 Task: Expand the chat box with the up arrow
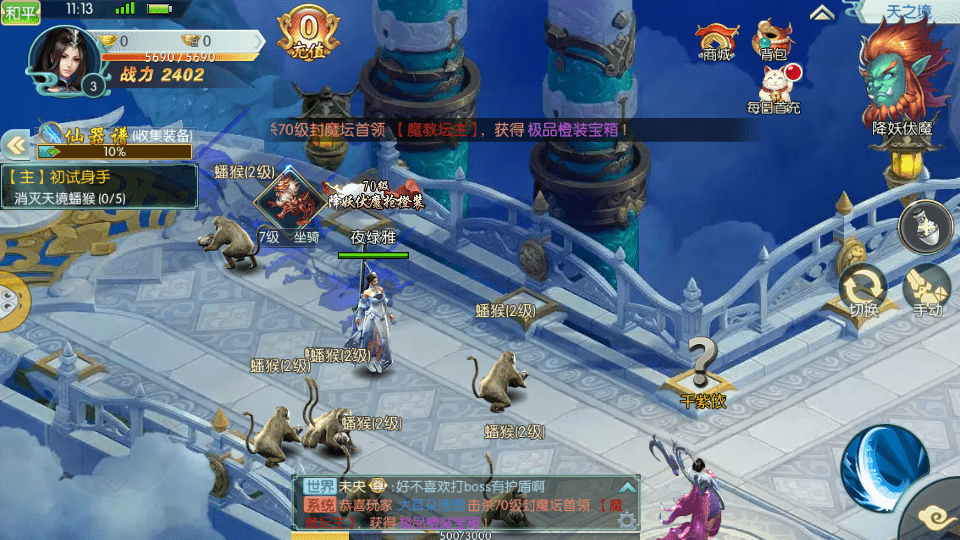point(627,486)
